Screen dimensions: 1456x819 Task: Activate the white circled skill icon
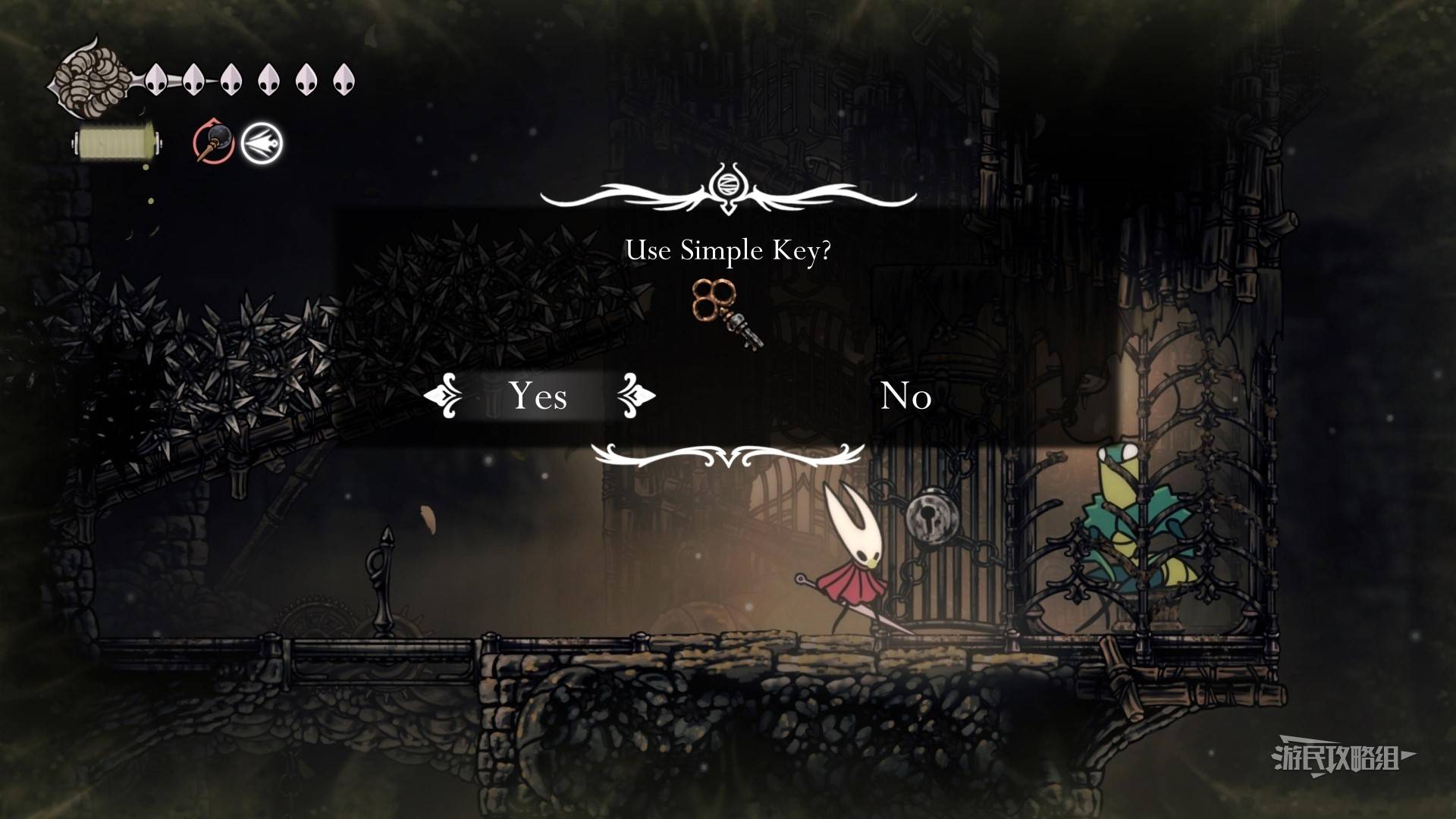pos(262,142)
